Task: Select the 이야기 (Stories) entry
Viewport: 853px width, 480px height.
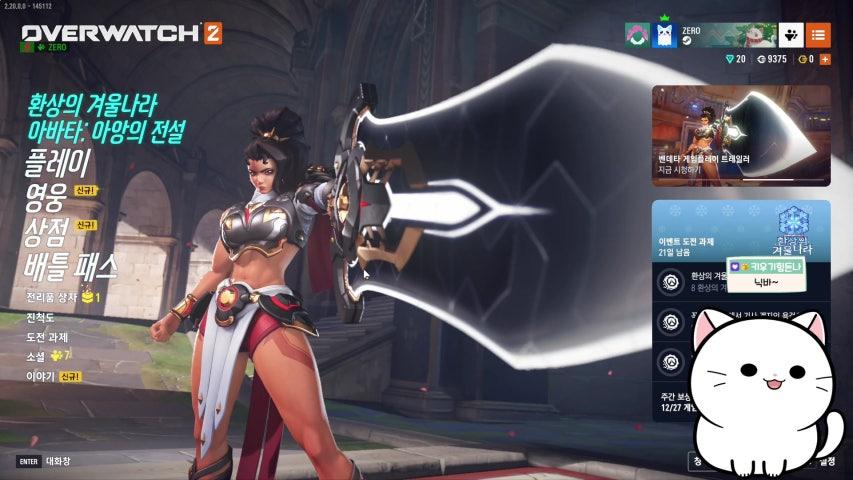Action: (x=40, y=376)
